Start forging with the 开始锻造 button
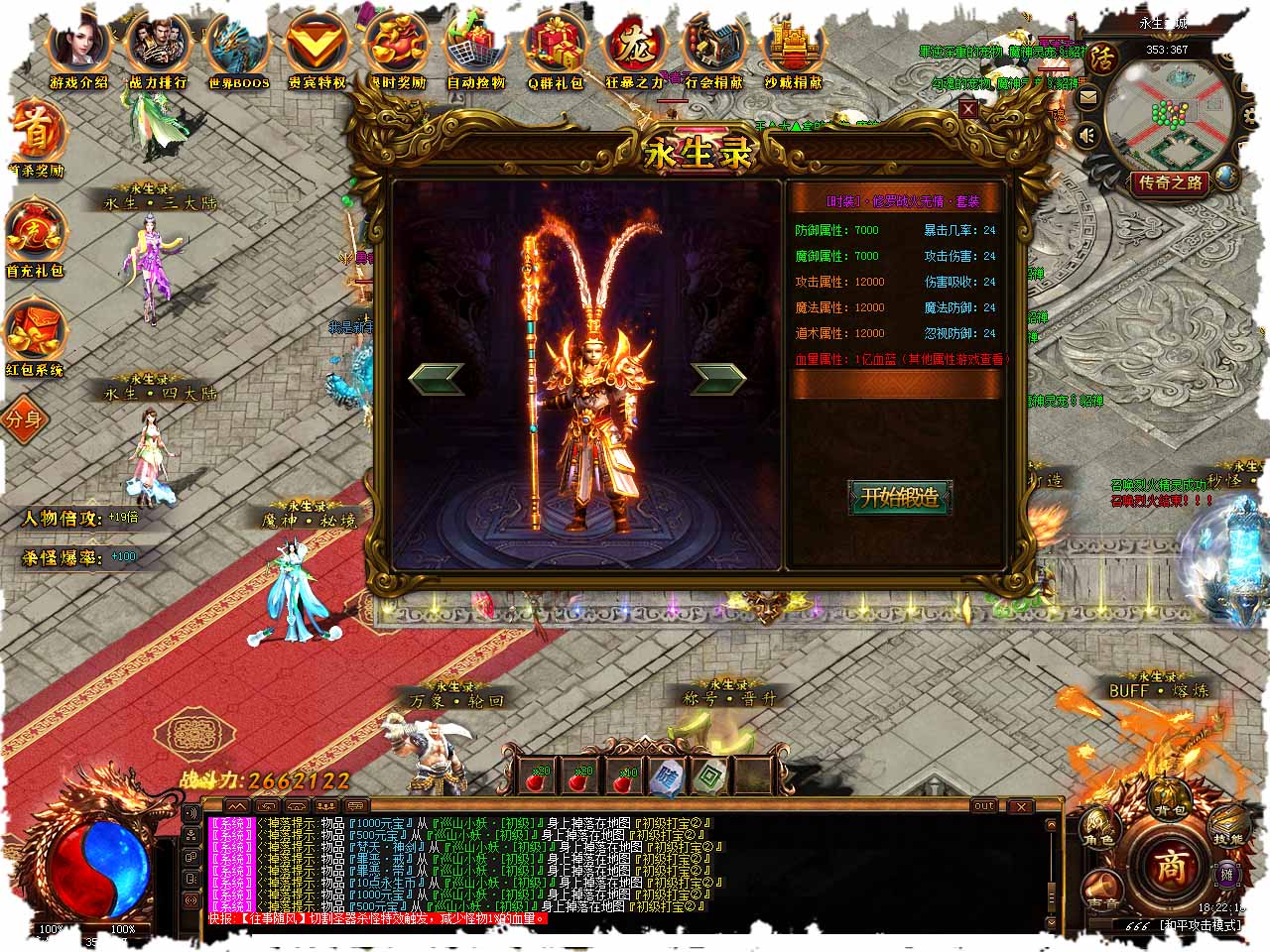Screen dimensions: 1270x952 pyautogui.click(x=899, y=498)
